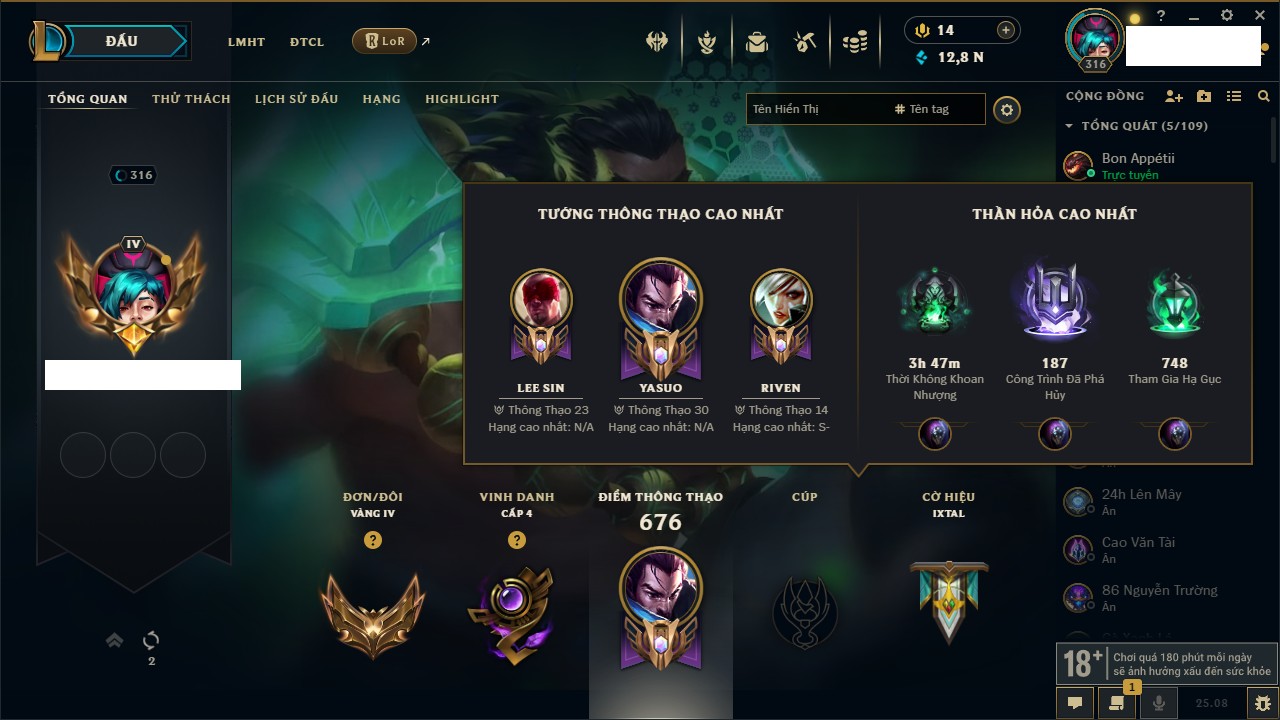Select the HẠNG tab
This screenshot has width=1280, height=720.
click(x=381, y=99)
